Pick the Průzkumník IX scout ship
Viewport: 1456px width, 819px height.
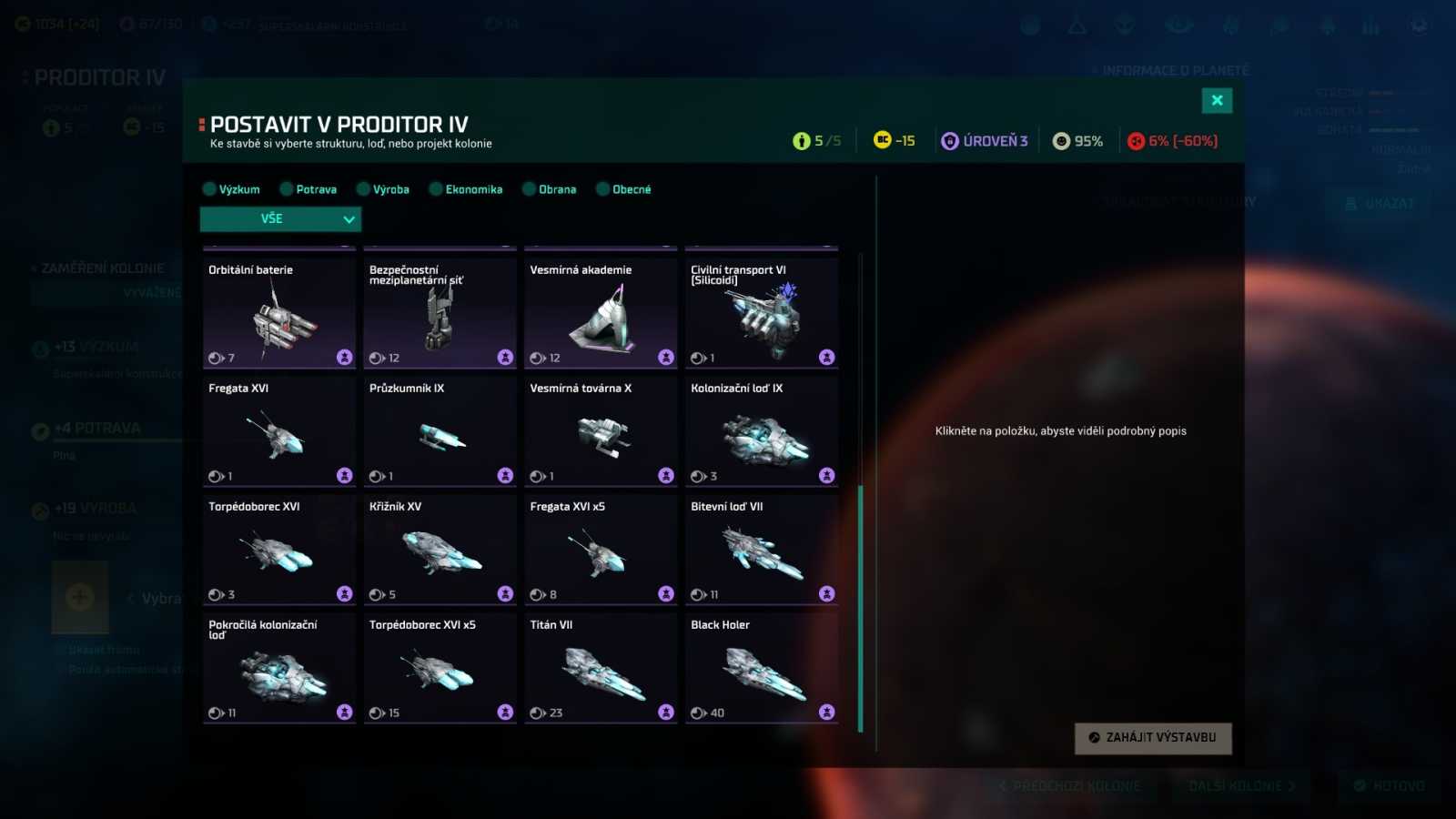[440, 431]
